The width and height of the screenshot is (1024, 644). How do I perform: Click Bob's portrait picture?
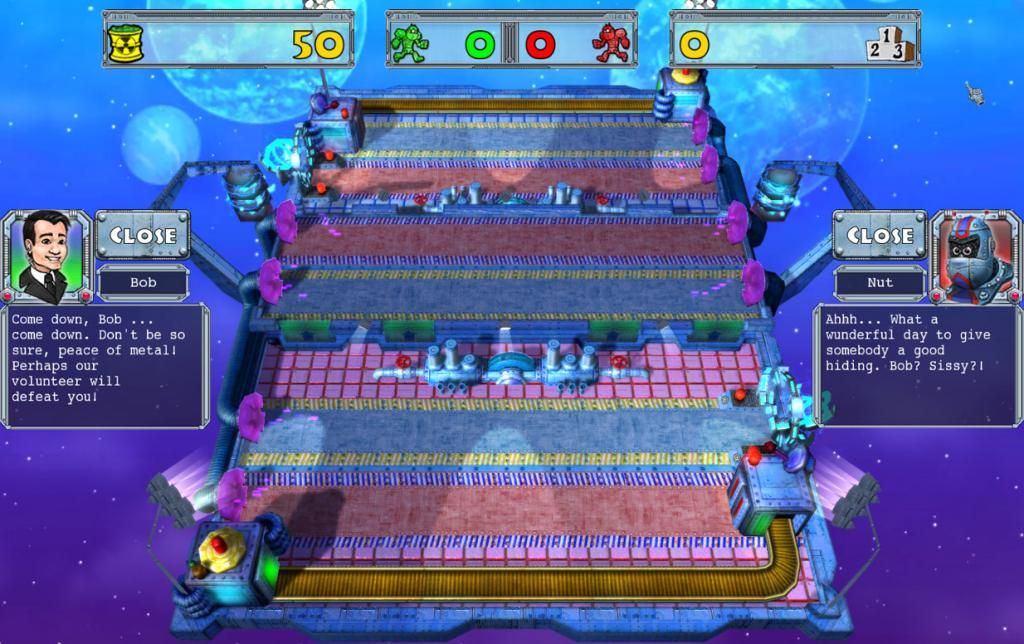coord(46,256)
